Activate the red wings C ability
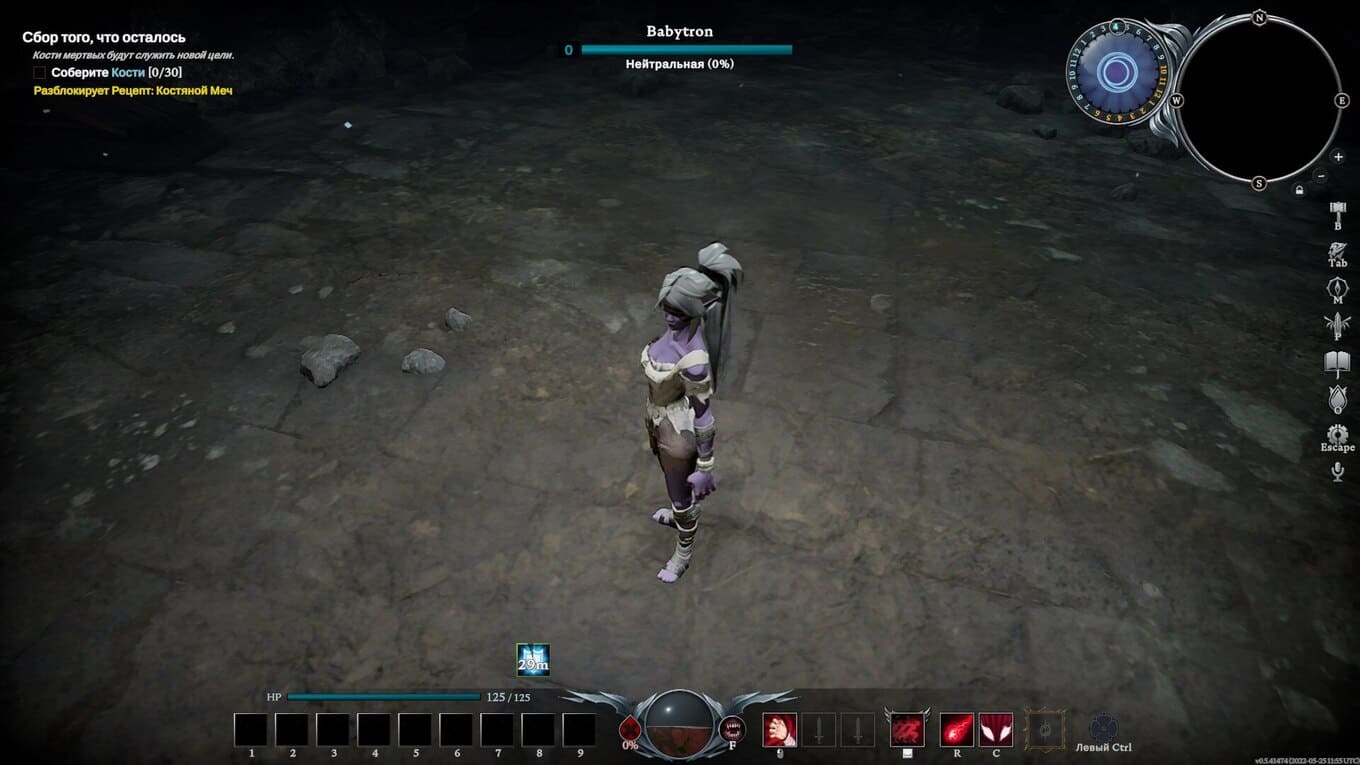Image resolution: width=1360 pixels, height=765 pixels. coord(996,729)
